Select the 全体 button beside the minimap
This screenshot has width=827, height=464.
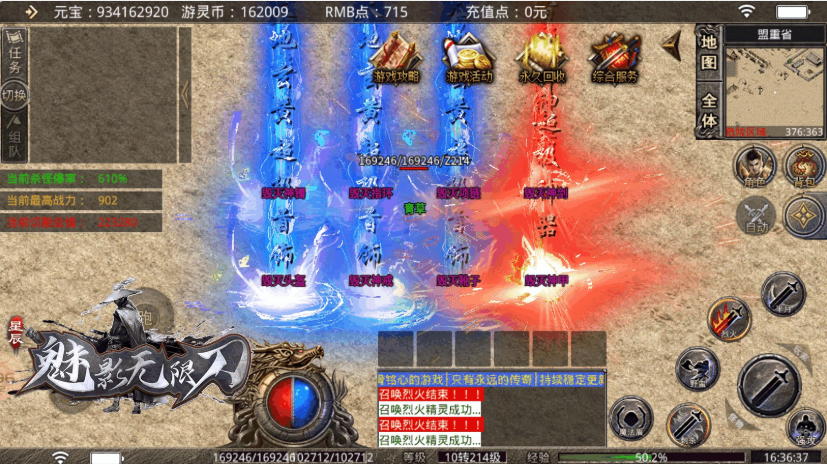coord(709,111)
